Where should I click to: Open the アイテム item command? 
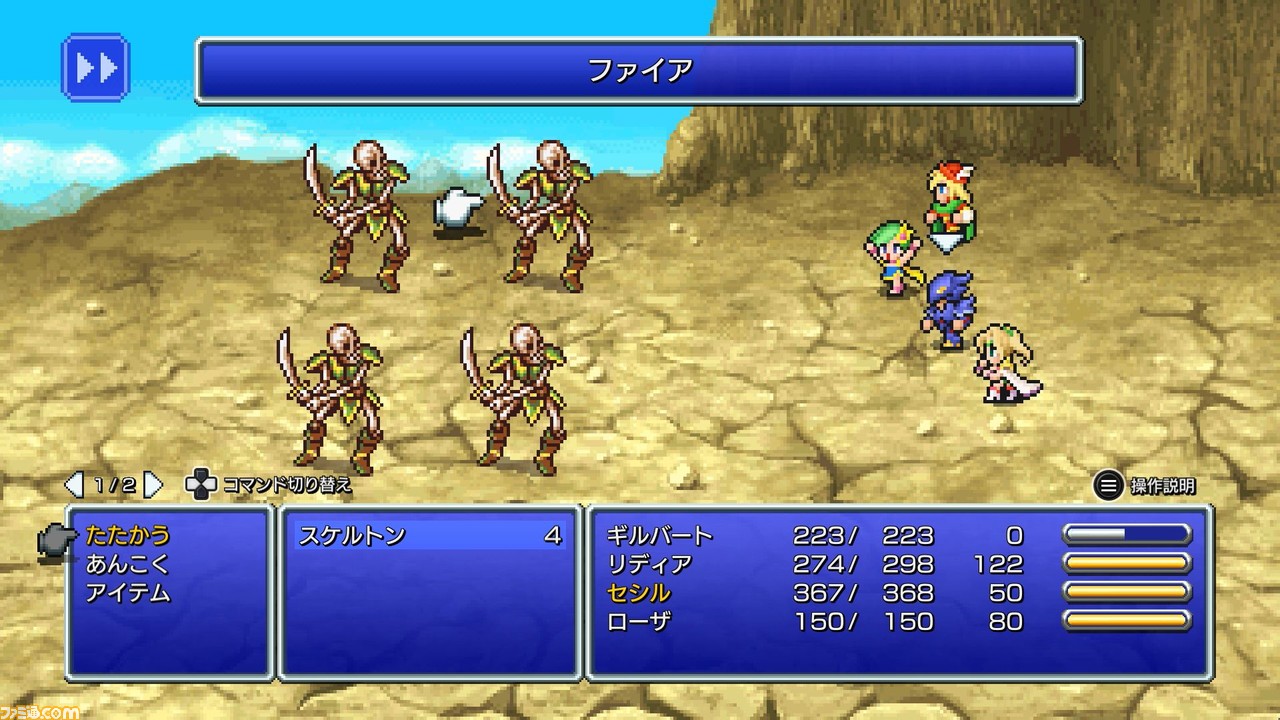coord(128,593)
